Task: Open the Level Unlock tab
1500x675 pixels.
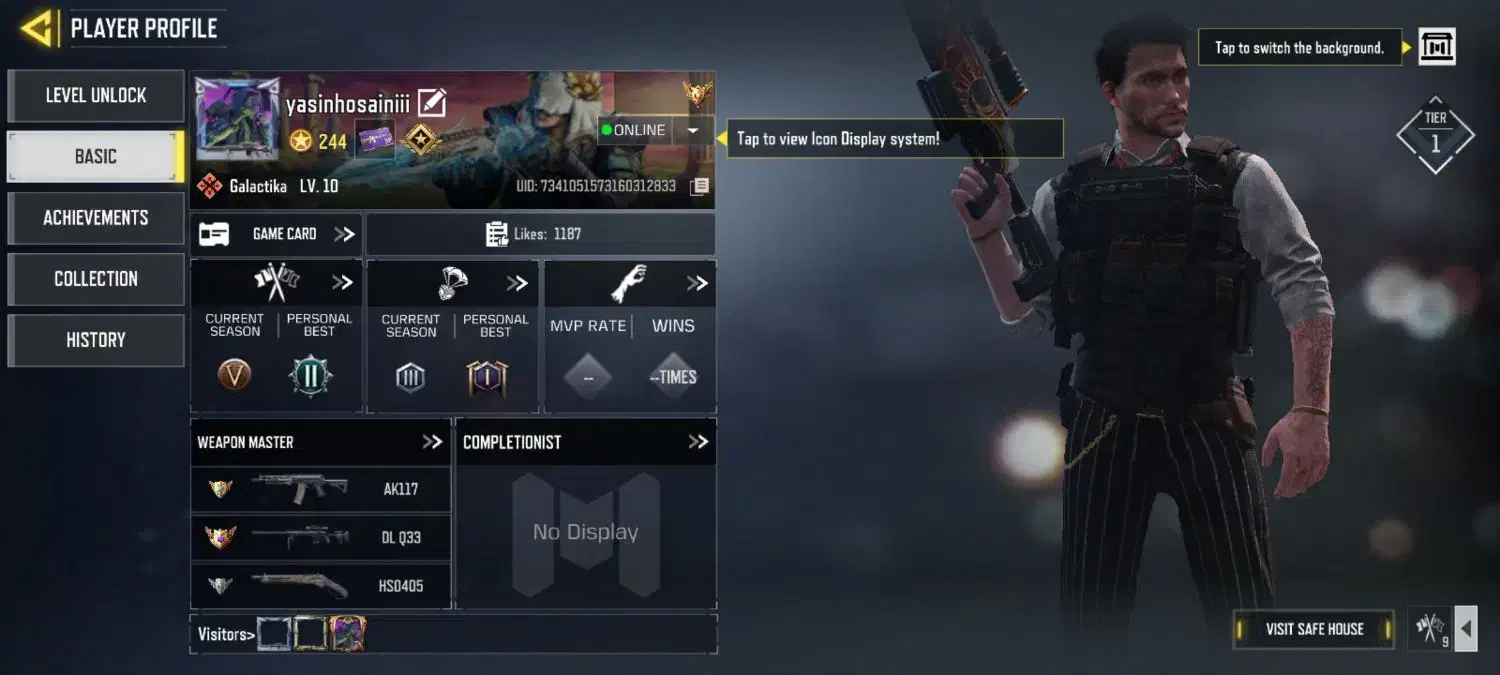Action: click(96, 96)
